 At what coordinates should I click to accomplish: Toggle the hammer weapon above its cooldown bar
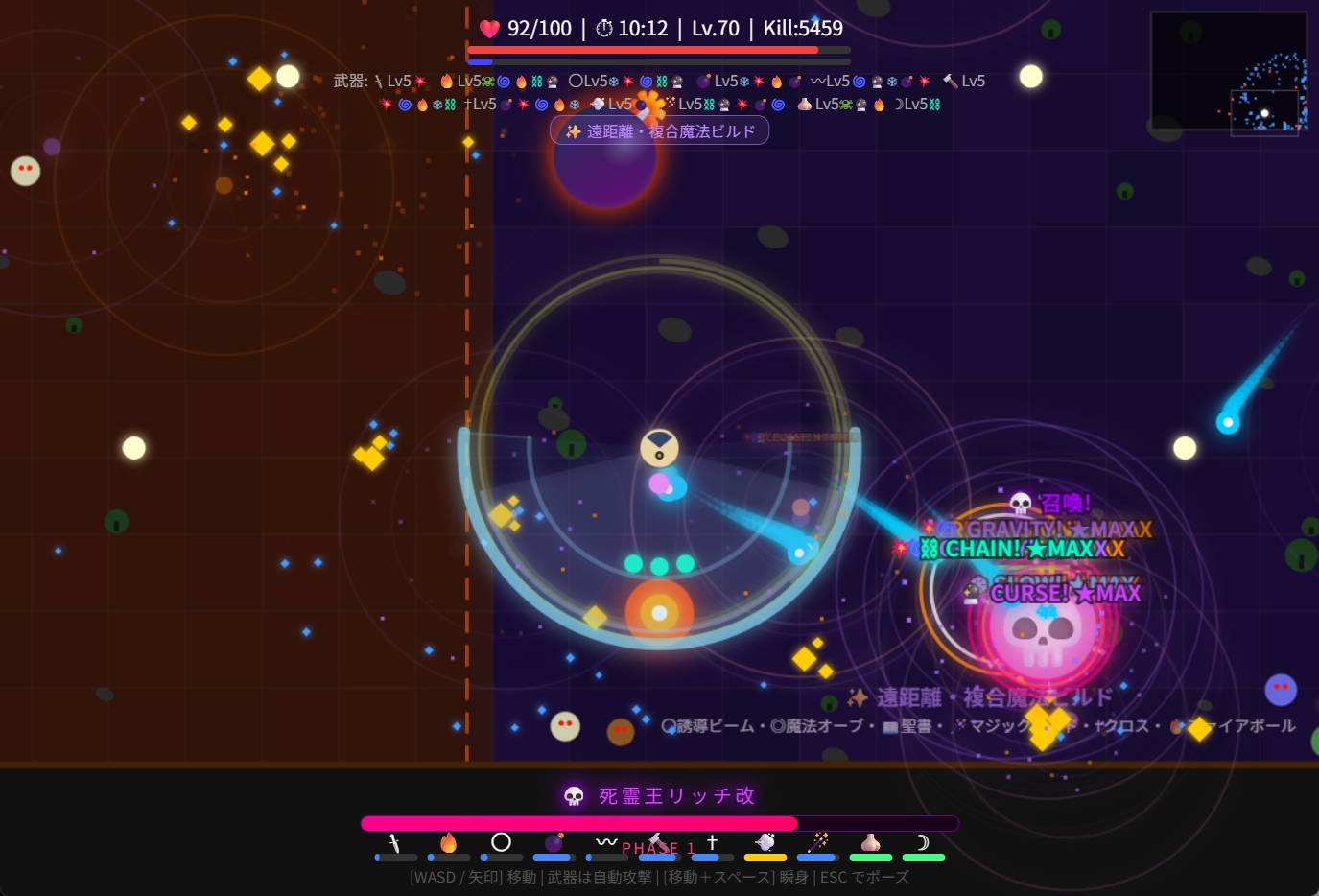[657, 840]
